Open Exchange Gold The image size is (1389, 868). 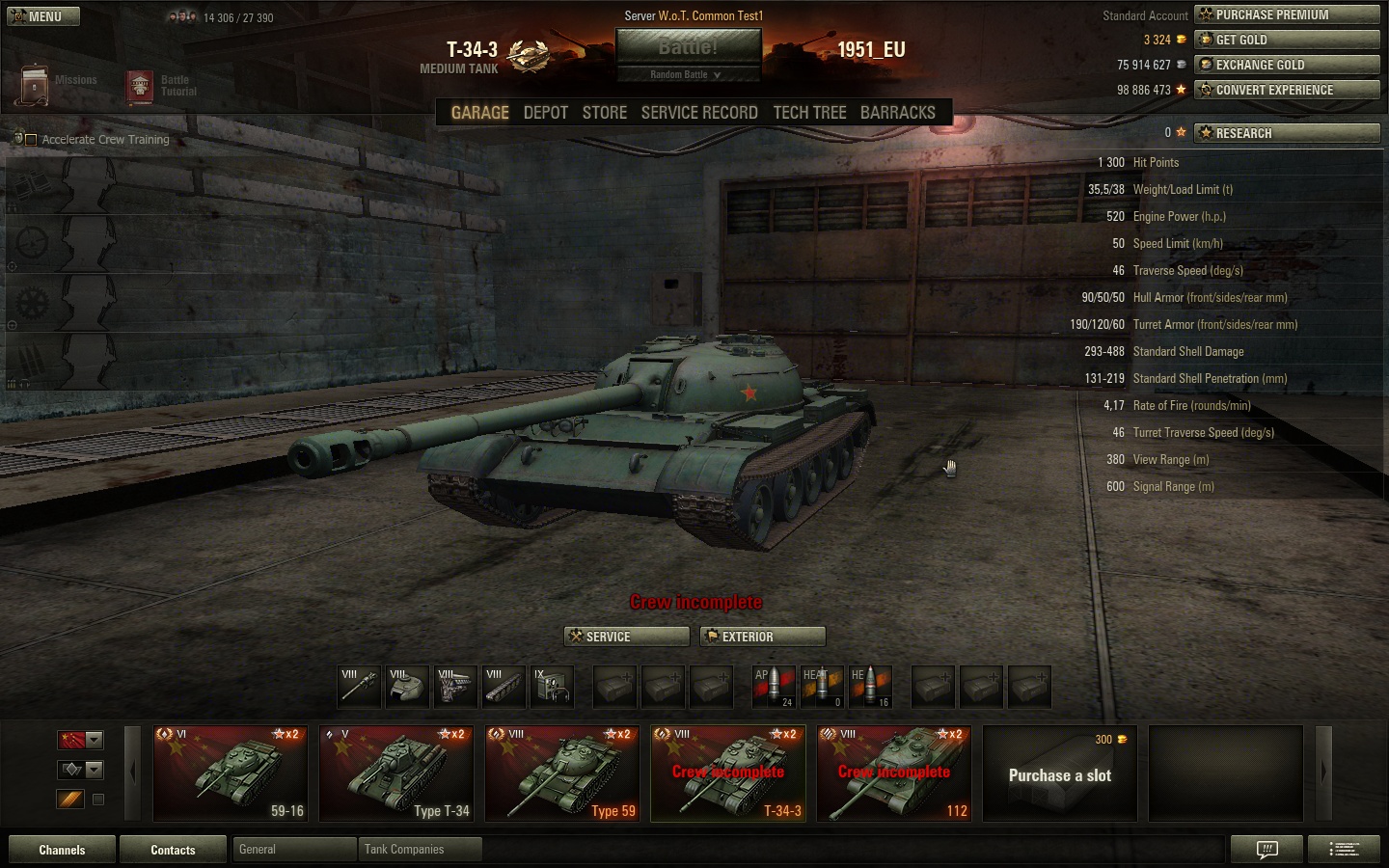(1287, 65)
